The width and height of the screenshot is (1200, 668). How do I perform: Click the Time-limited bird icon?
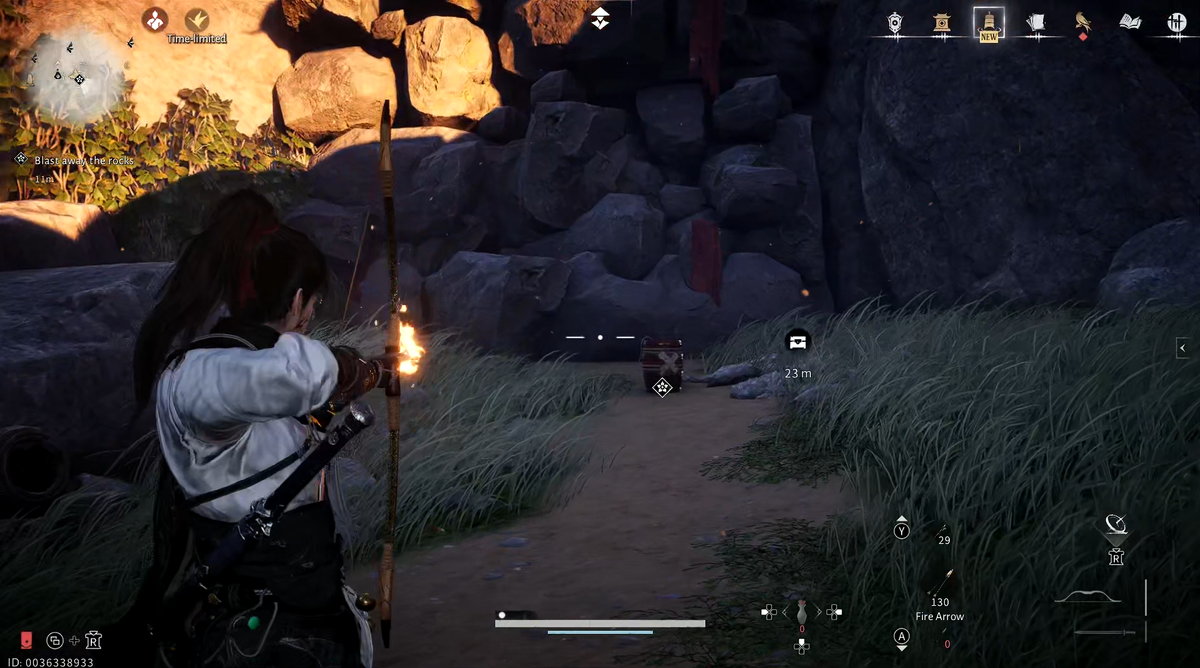coord(197,19)
